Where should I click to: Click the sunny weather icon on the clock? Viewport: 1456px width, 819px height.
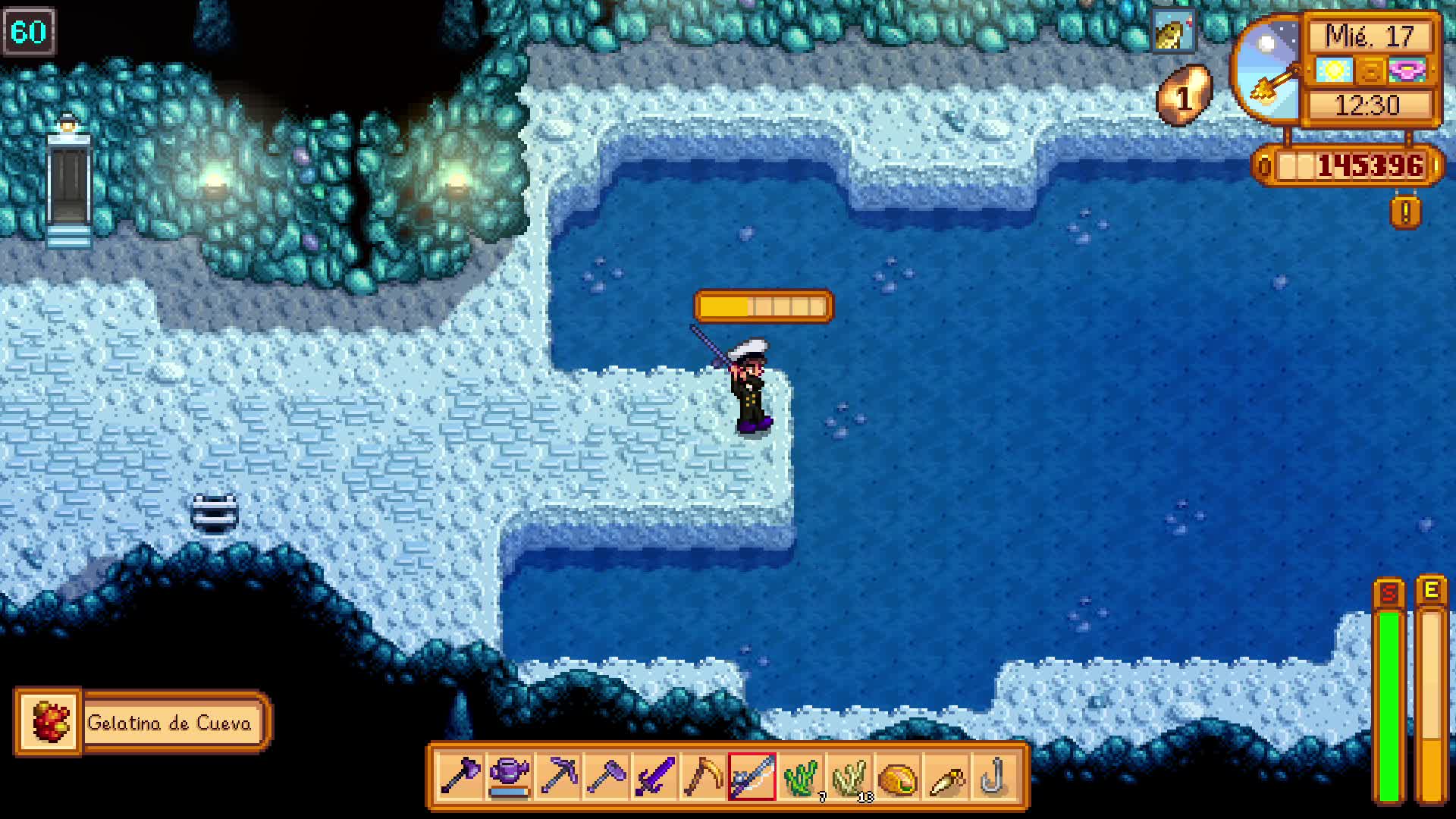tap(1335, 70)
